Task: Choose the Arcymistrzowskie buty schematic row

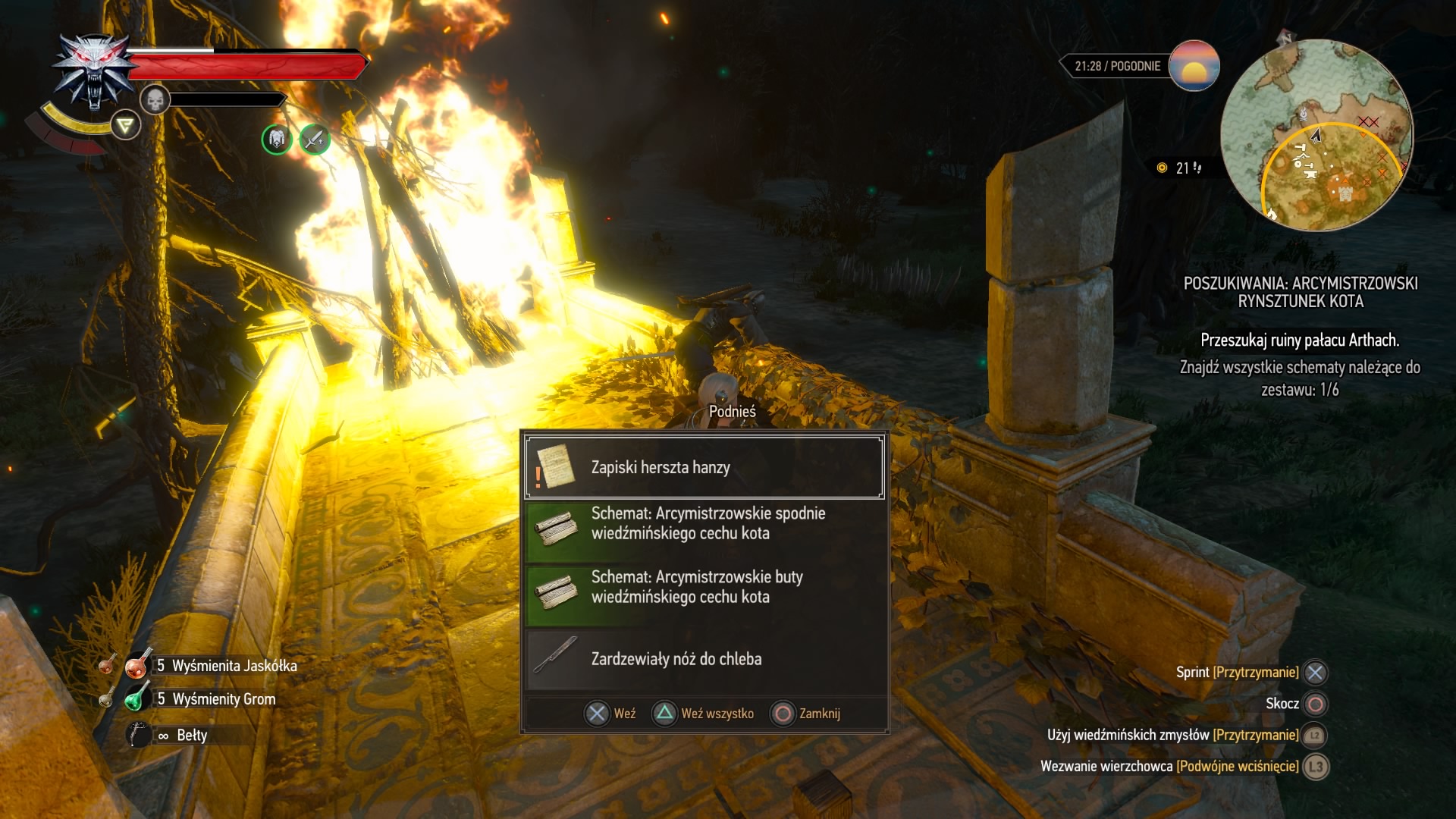Action: pos(704,587)
